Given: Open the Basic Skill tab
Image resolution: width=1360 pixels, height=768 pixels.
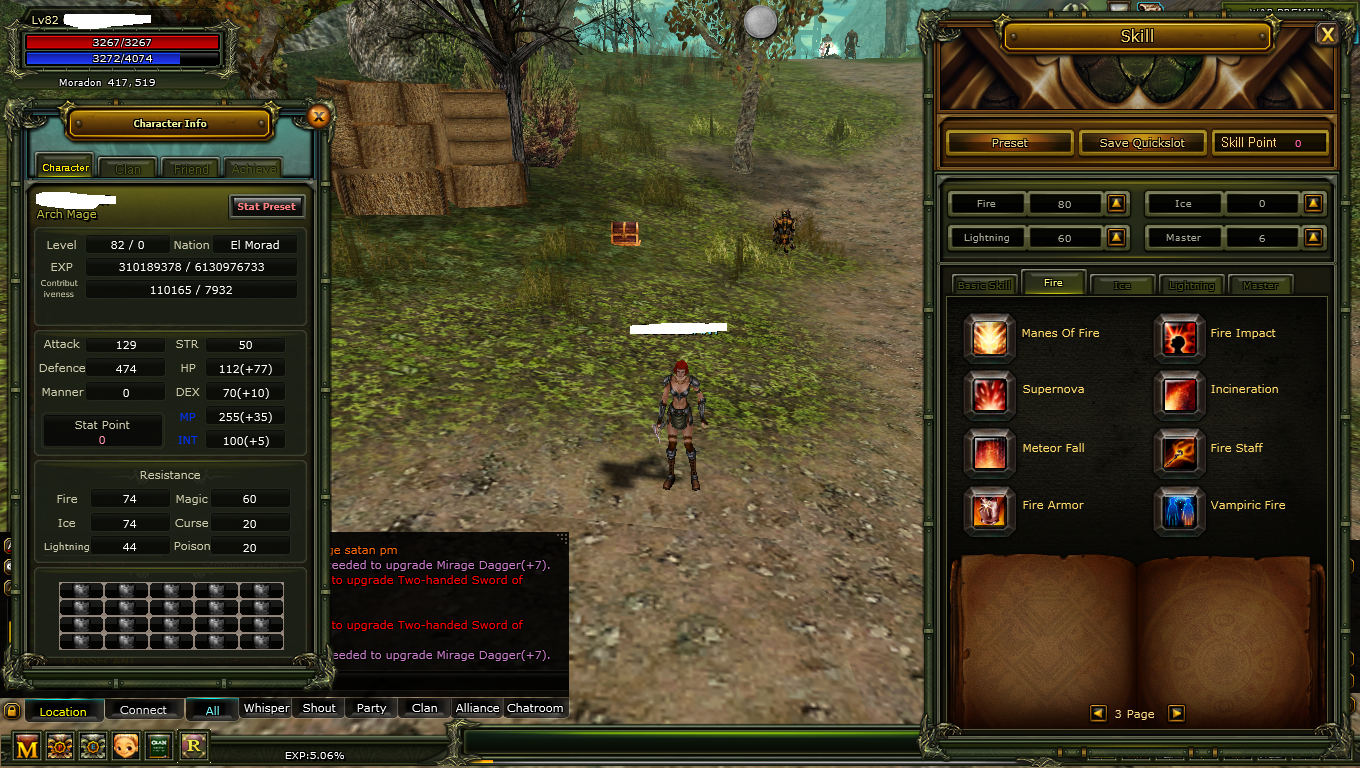Looking at the screenshot, I should pos(983,284).
